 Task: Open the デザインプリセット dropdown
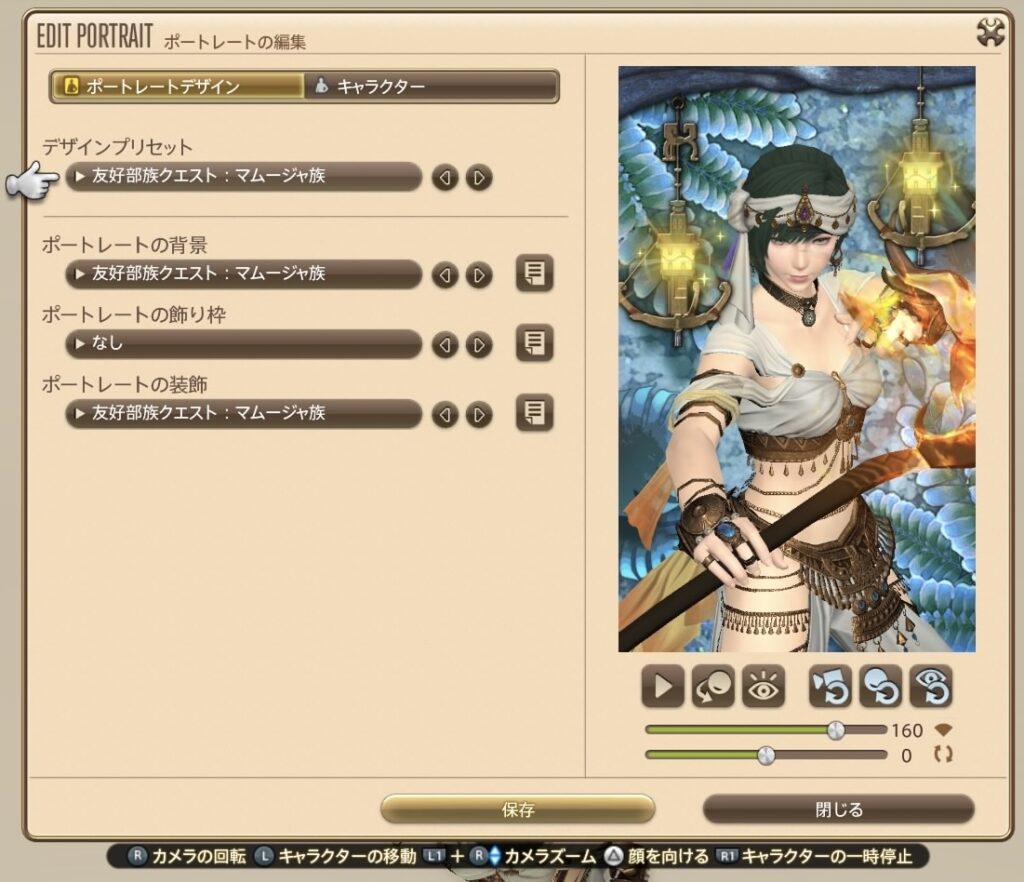243,177
